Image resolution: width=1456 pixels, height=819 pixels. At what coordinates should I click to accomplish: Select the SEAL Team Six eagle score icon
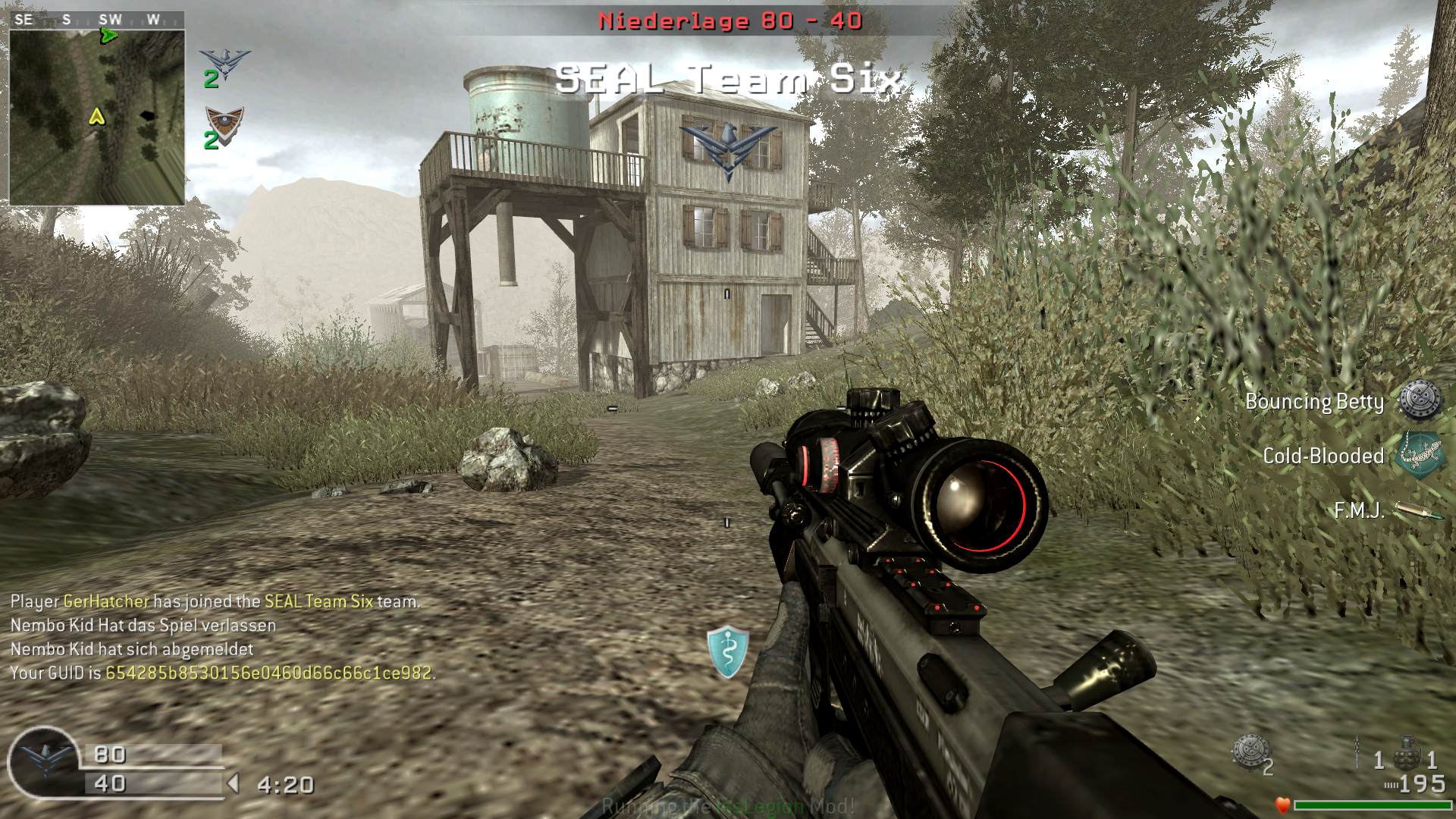[x=224, y=64]
